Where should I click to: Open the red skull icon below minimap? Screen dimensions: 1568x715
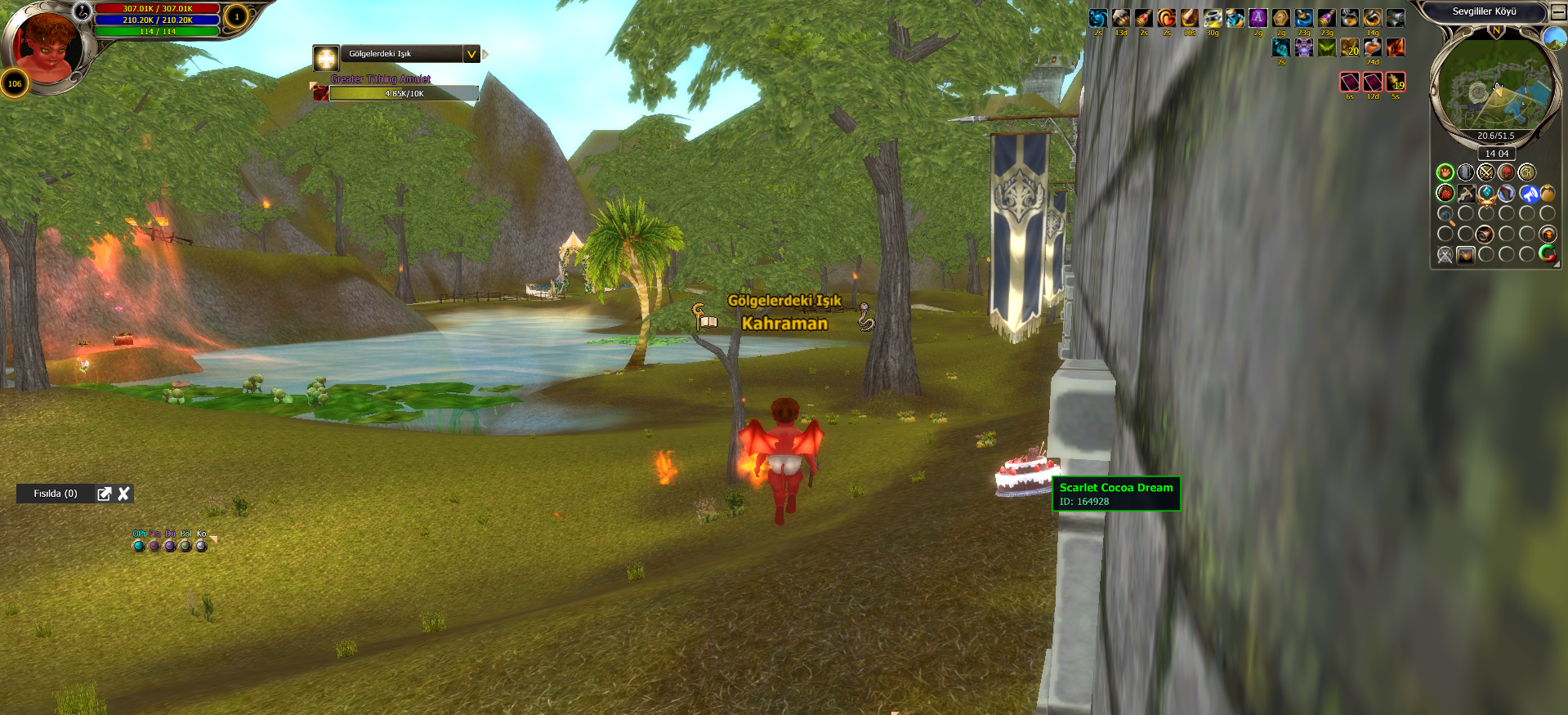tap(1506, 172)
